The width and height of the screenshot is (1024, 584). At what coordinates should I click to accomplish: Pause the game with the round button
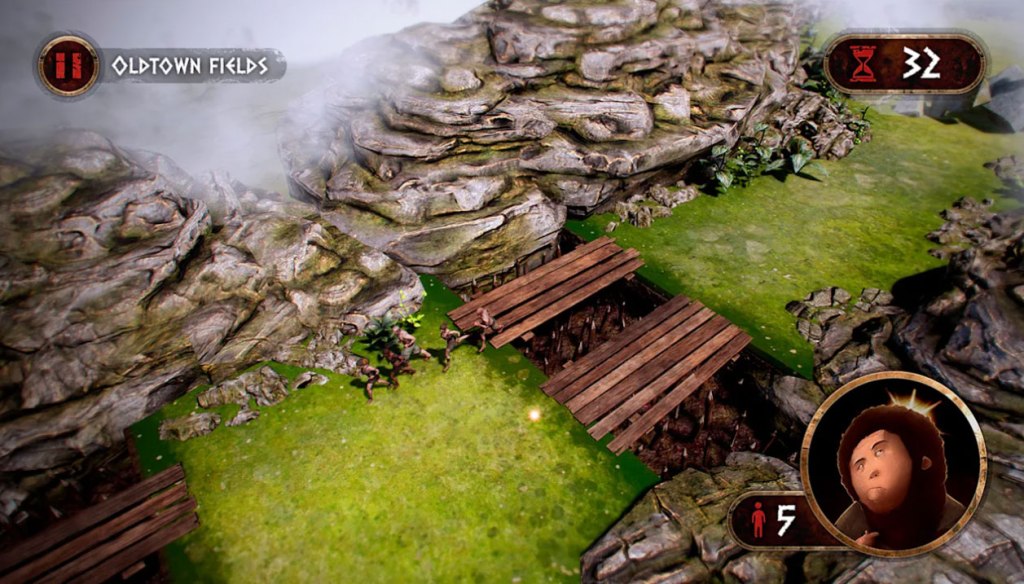tap(68, 66)
